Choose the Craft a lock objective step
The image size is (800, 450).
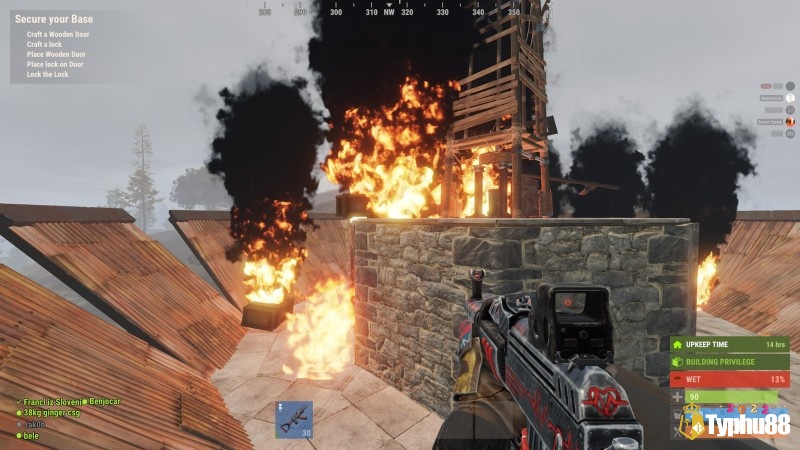[x=47, y=44]
